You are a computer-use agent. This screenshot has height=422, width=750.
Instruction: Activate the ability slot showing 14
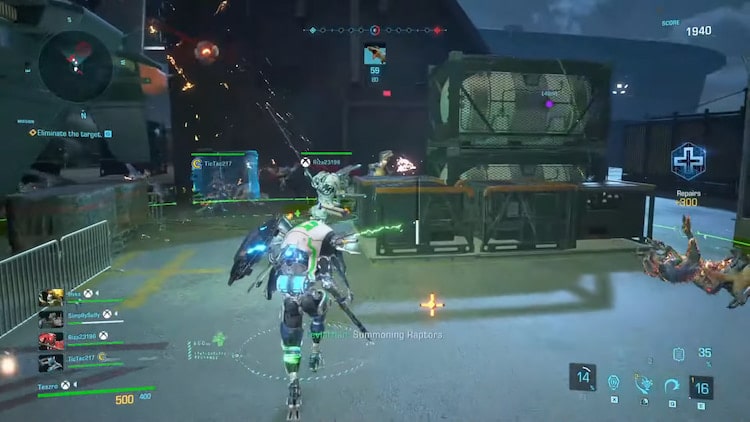(583, 377)
